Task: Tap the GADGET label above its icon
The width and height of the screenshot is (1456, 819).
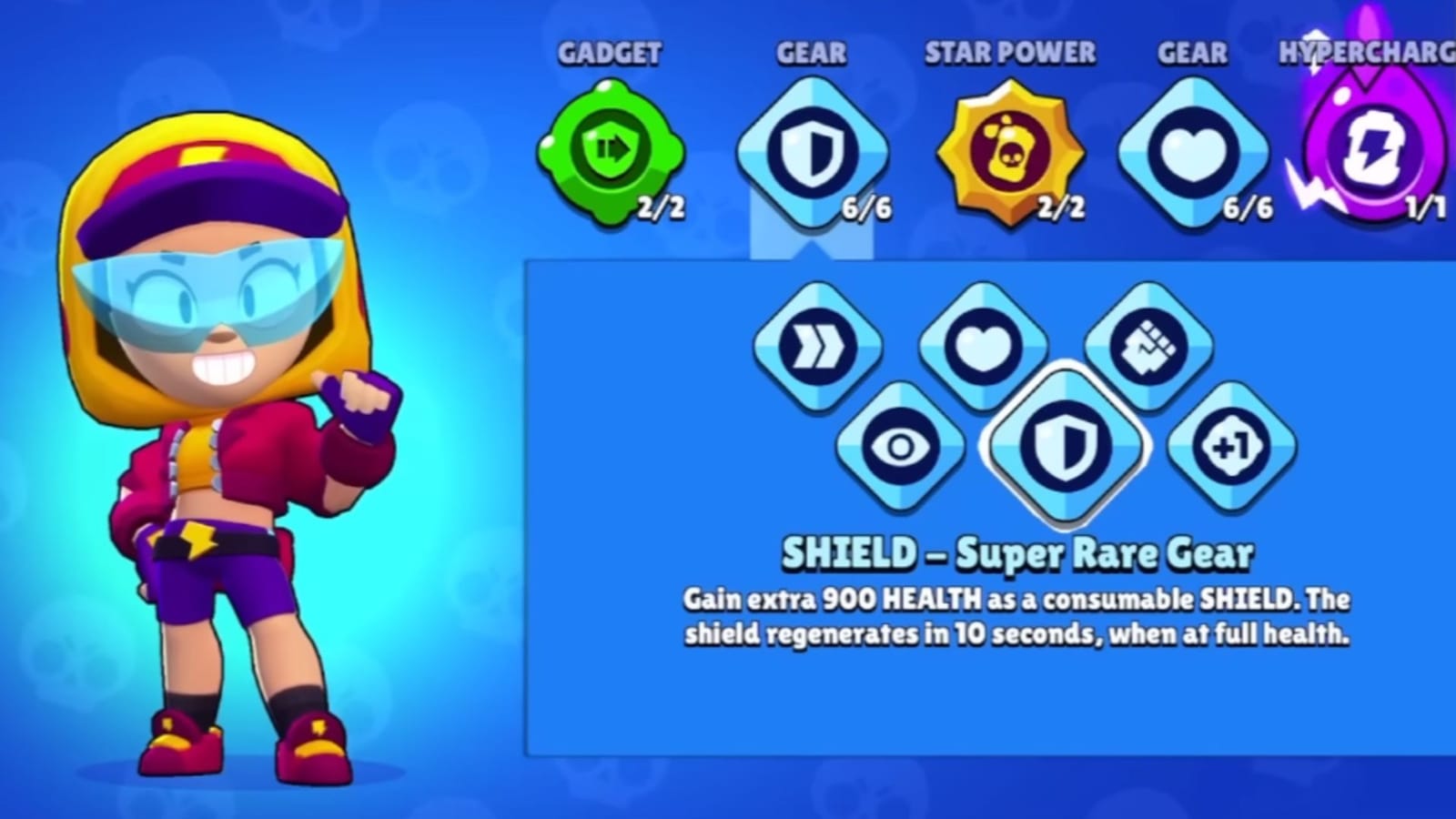Action: (x=608, y=53)
